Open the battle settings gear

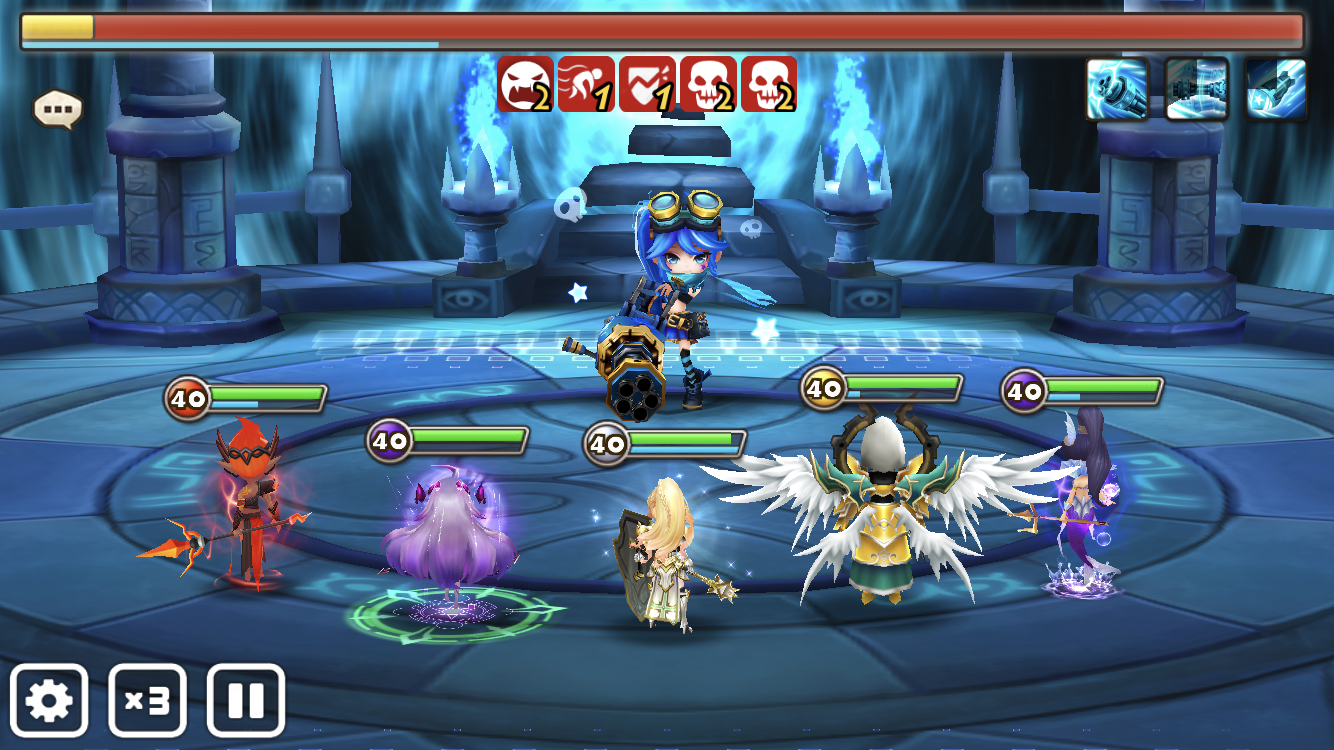(x=49, y=700)
